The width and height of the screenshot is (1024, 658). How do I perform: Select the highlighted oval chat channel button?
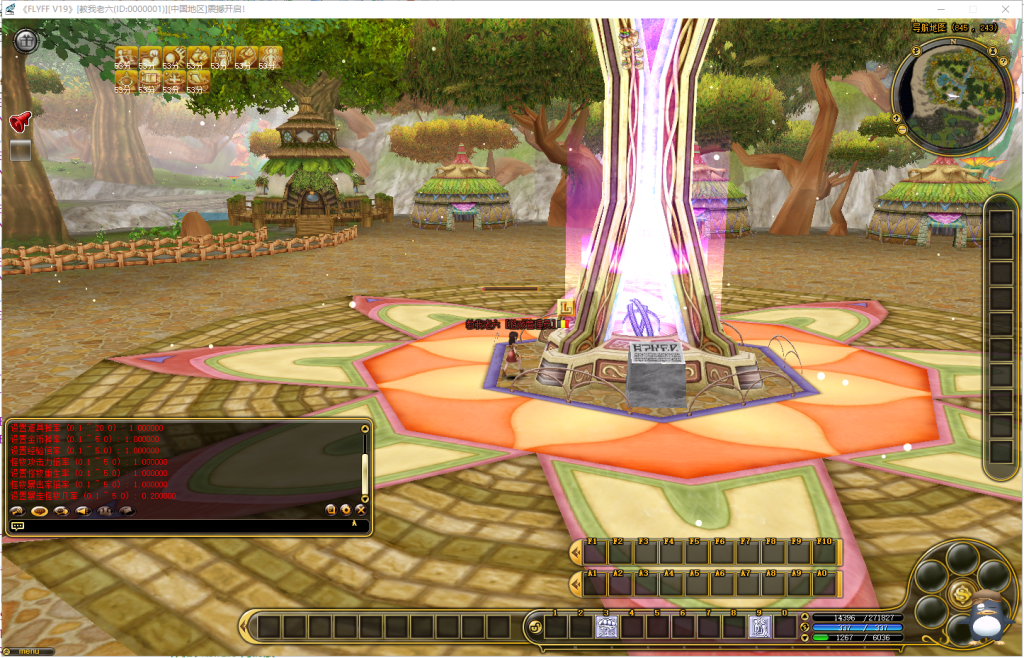(x=40, y=511)
